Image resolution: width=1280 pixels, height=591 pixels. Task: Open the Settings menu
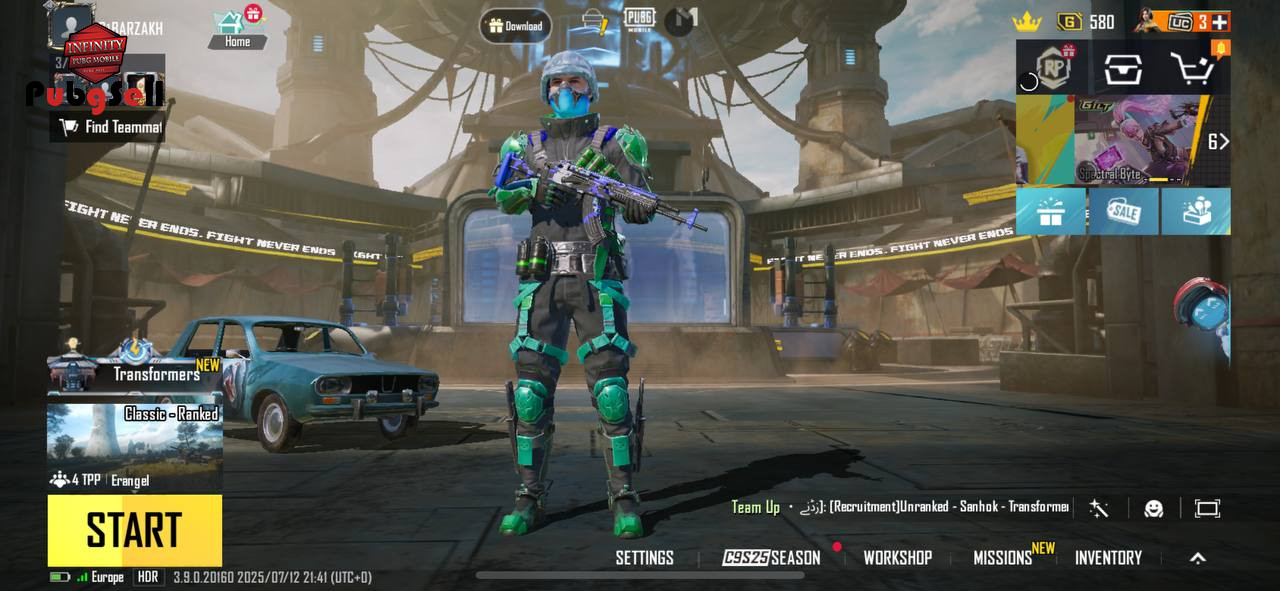644,558
